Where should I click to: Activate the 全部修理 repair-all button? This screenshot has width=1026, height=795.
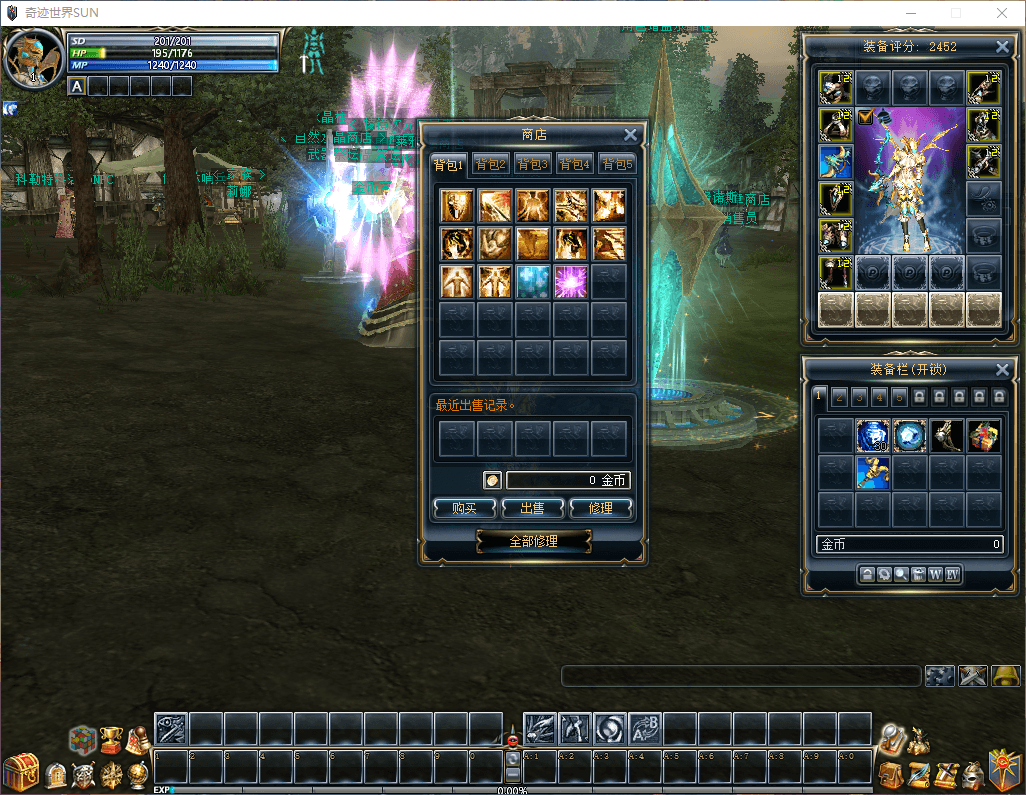point(533,541)
